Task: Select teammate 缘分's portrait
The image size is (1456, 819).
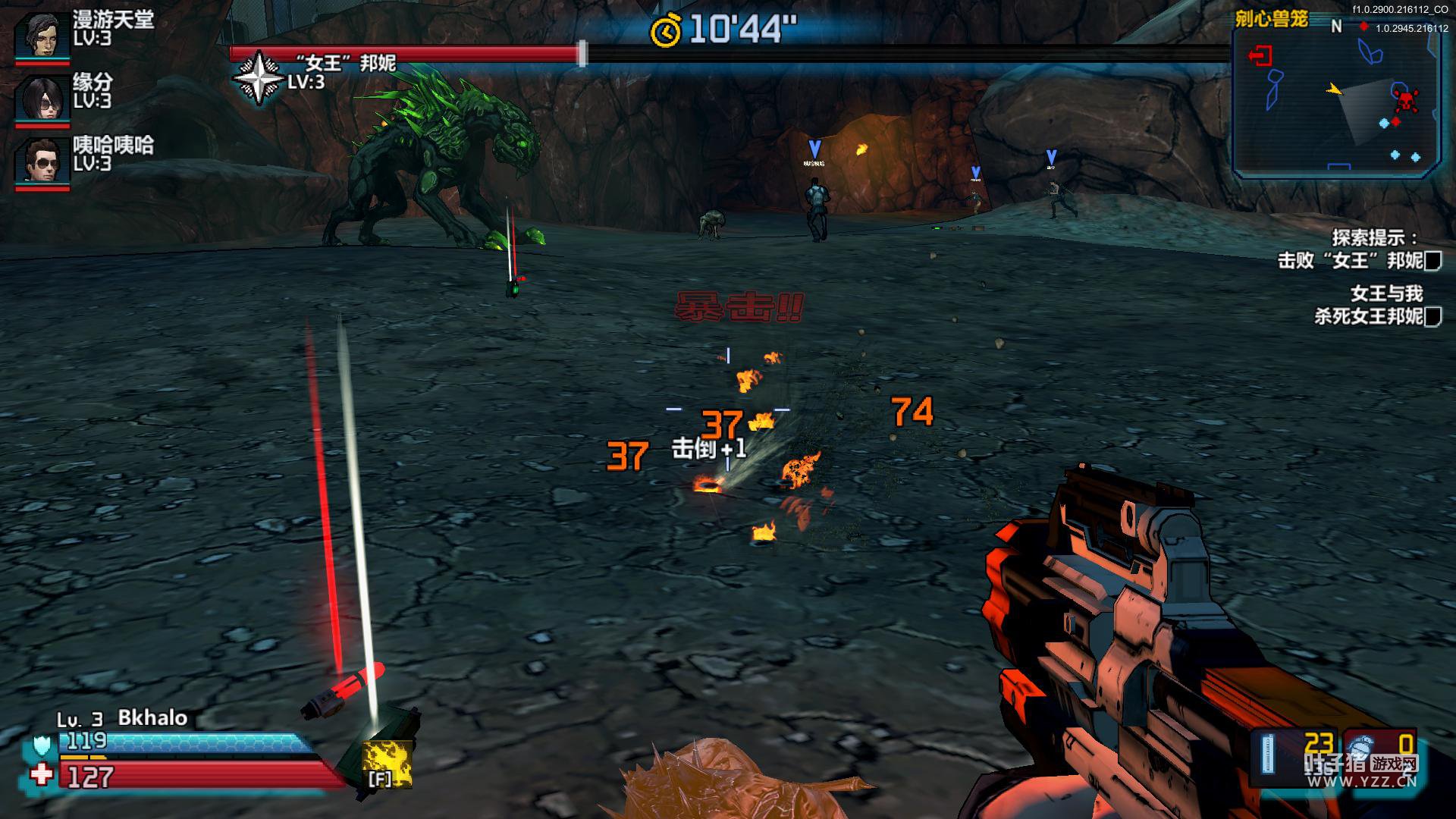Action: point(42,97)
